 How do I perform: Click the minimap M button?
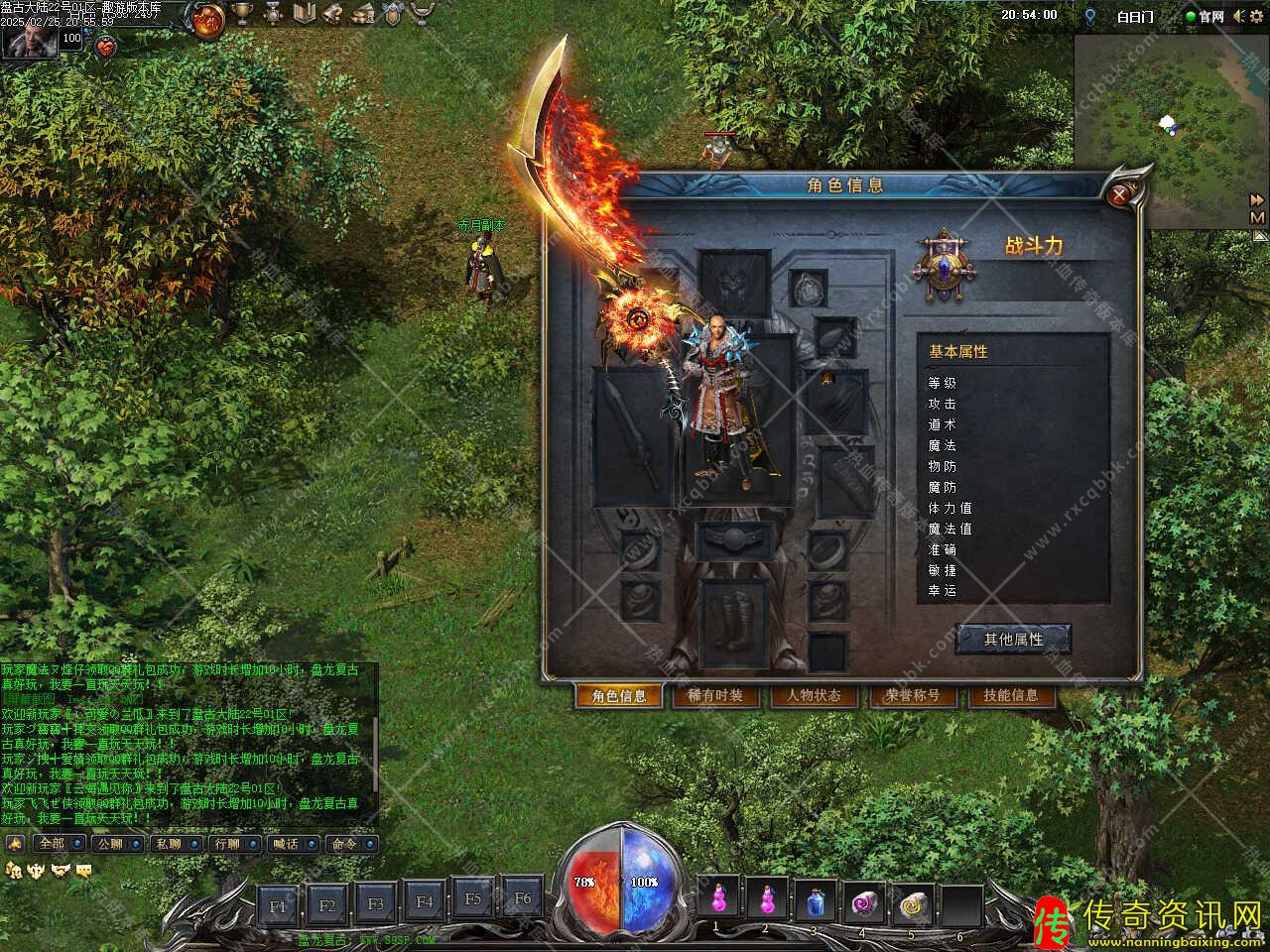(1257, 217)
